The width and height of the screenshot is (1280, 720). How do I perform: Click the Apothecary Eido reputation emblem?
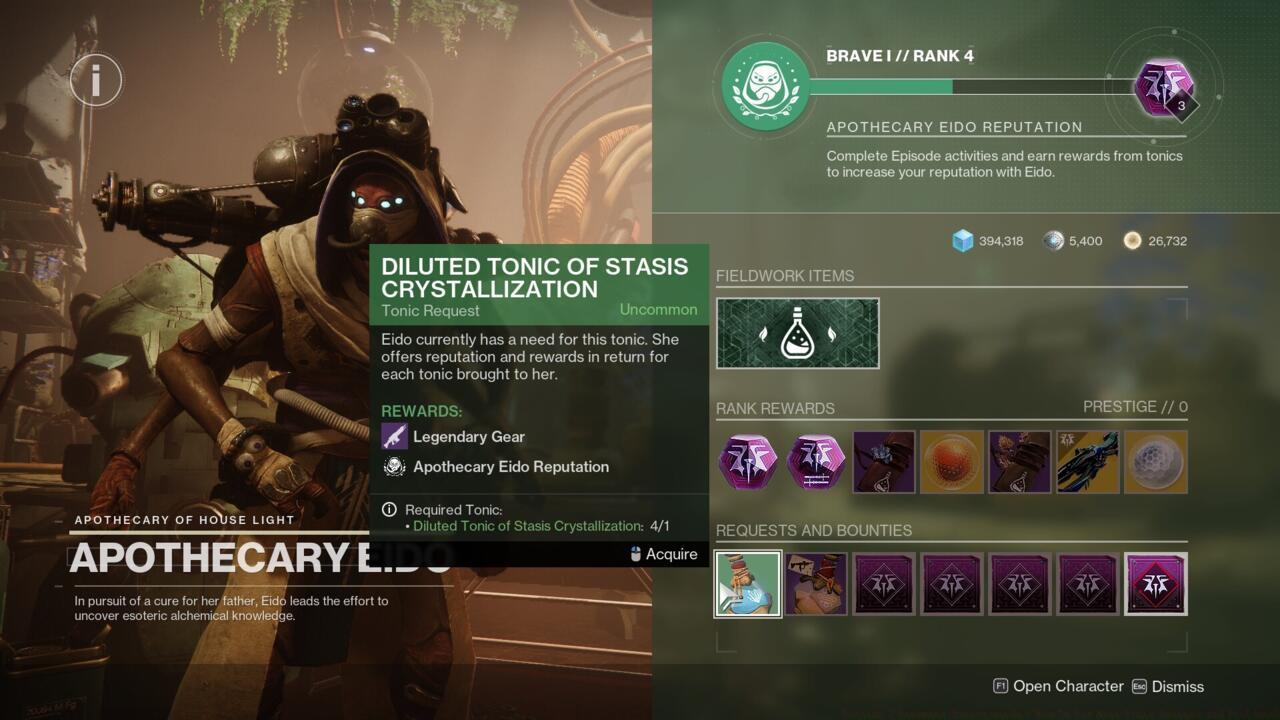[x=766, y=86]
